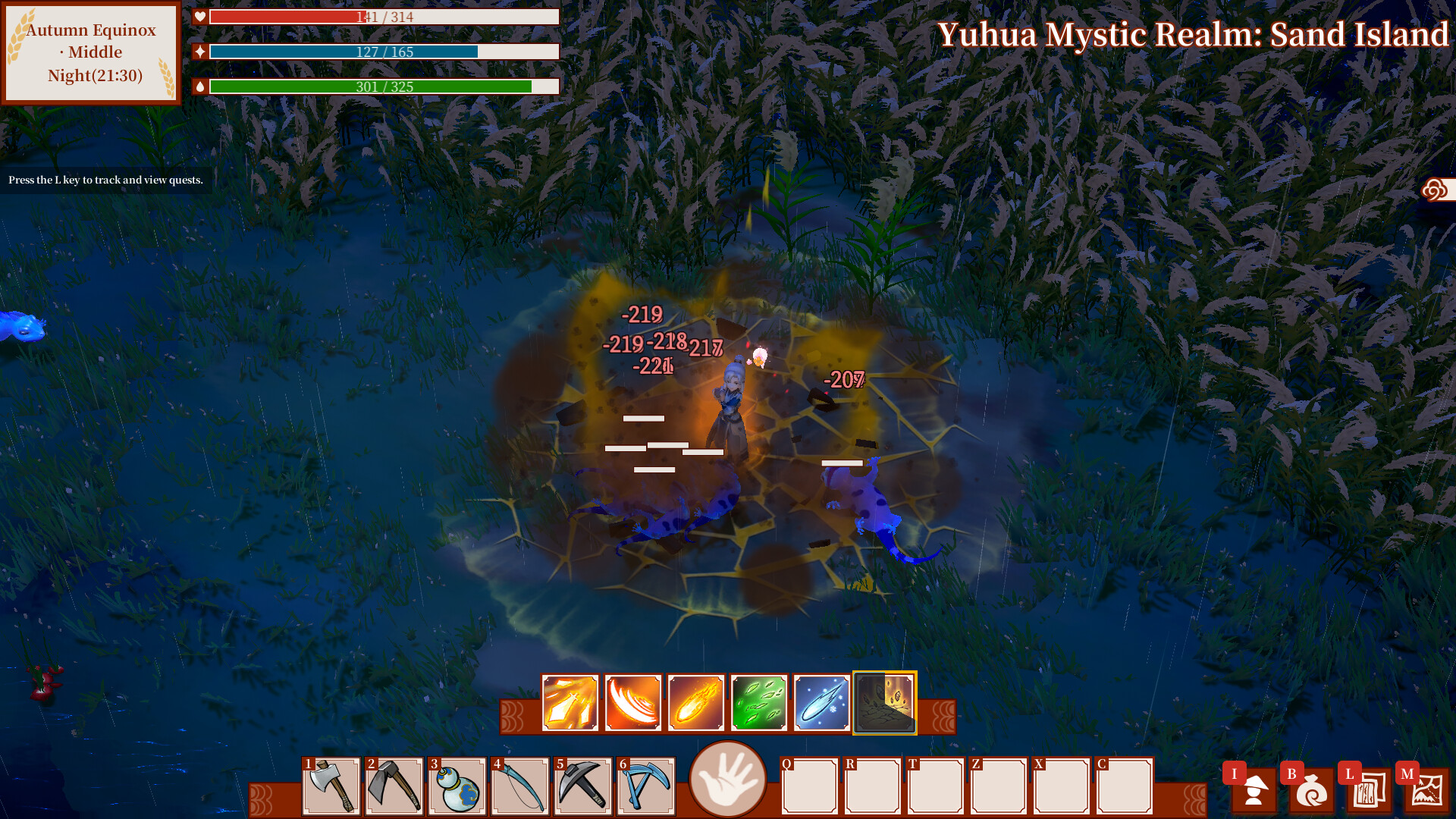Select the watering gourd in slot 3

pyautogui.click(x=457, y=785)
